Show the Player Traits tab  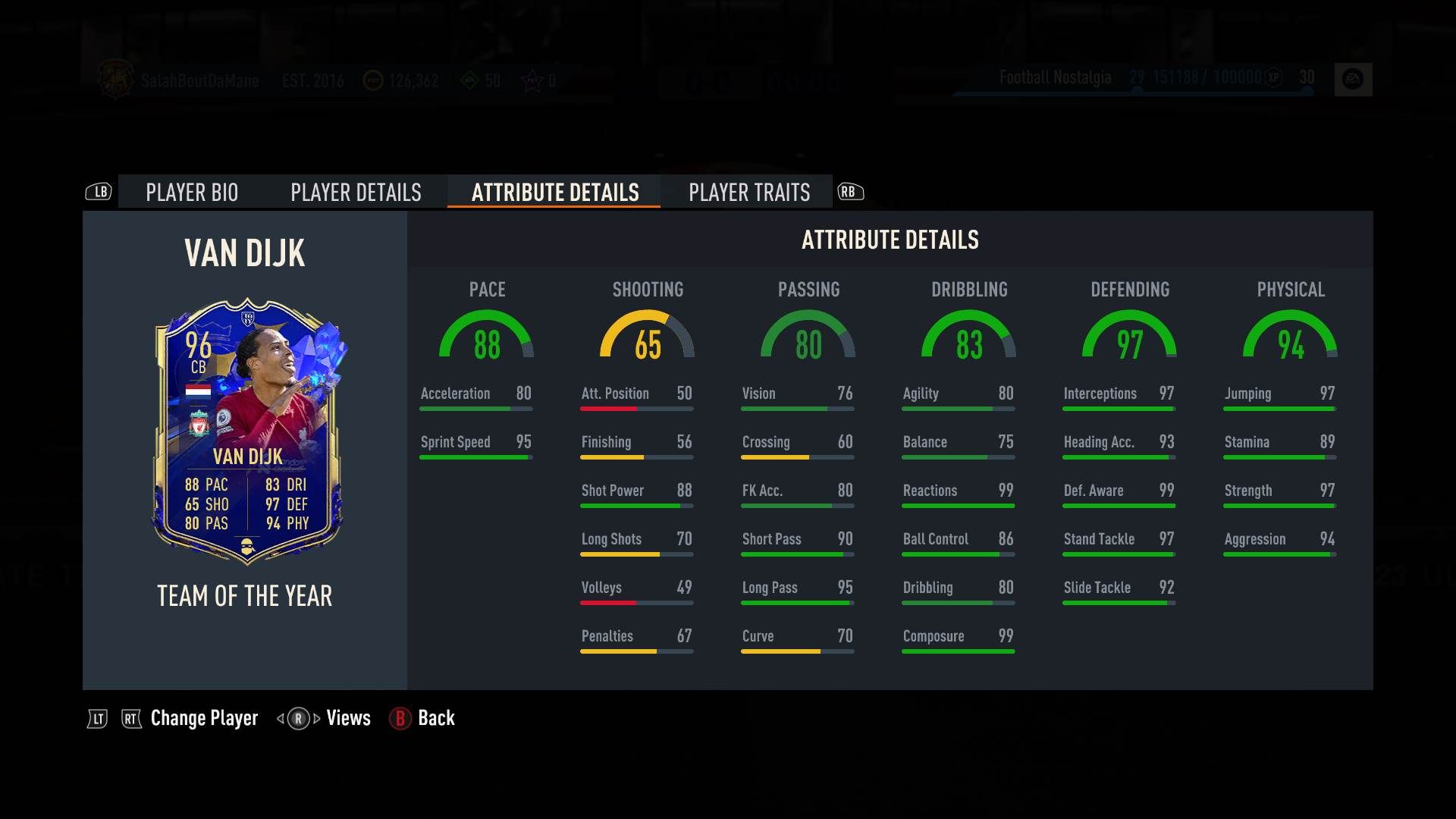pyautogui.click(x=749, y=193)
